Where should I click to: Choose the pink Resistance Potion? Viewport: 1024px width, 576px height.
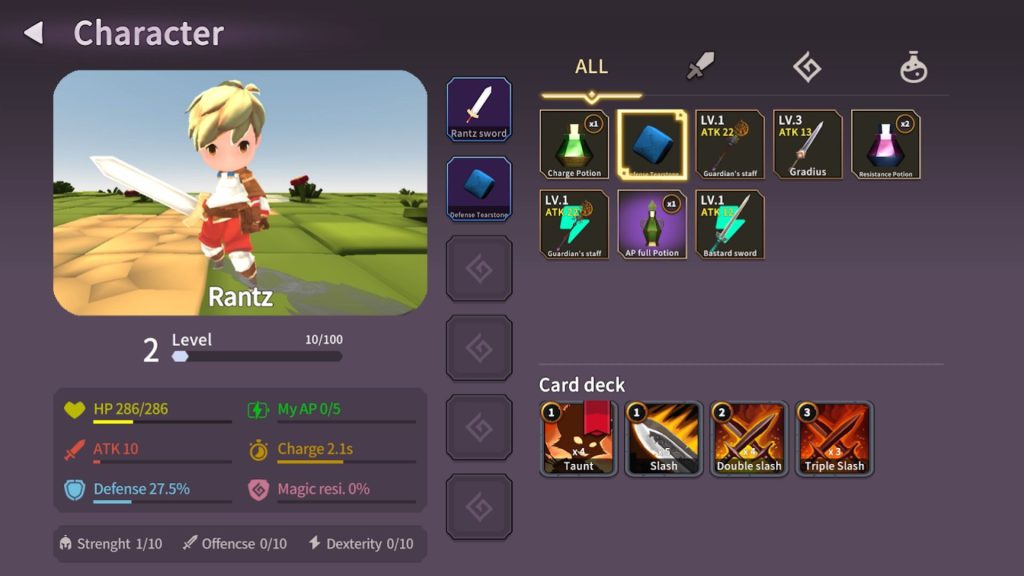[886, 144]
